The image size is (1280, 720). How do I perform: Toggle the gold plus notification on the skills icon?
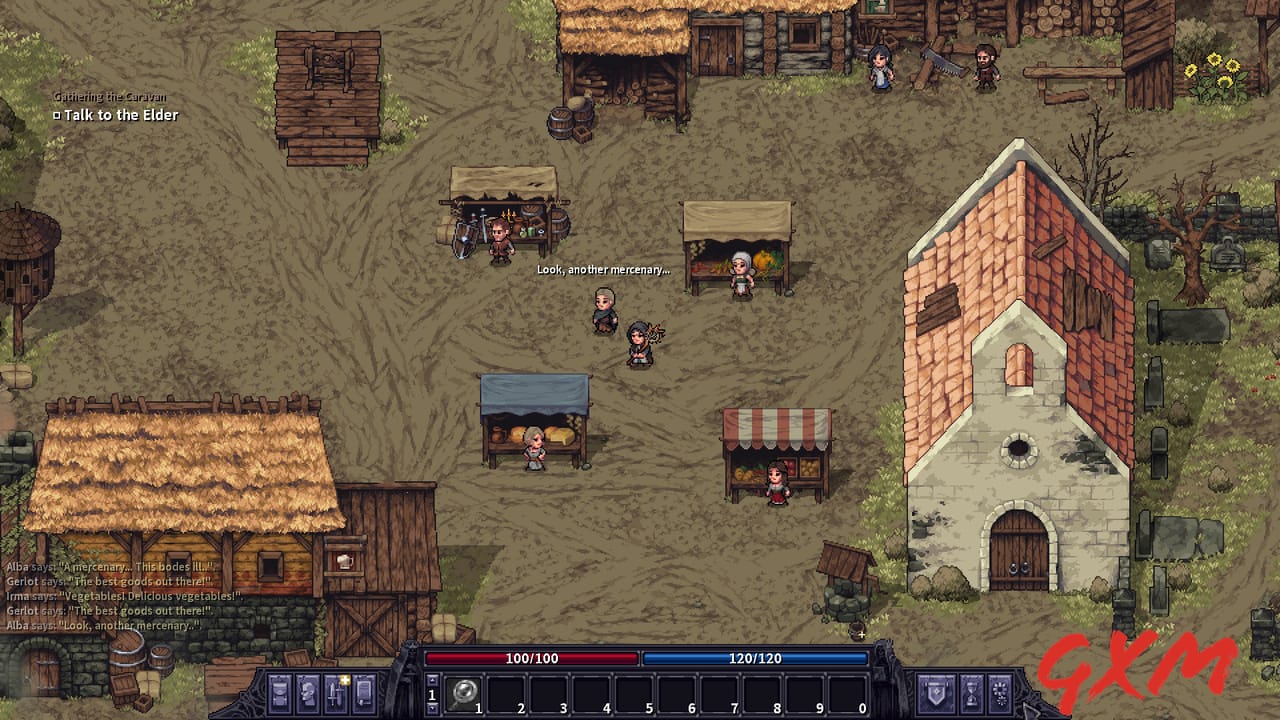pyautogui.click(x=345, y=680)
